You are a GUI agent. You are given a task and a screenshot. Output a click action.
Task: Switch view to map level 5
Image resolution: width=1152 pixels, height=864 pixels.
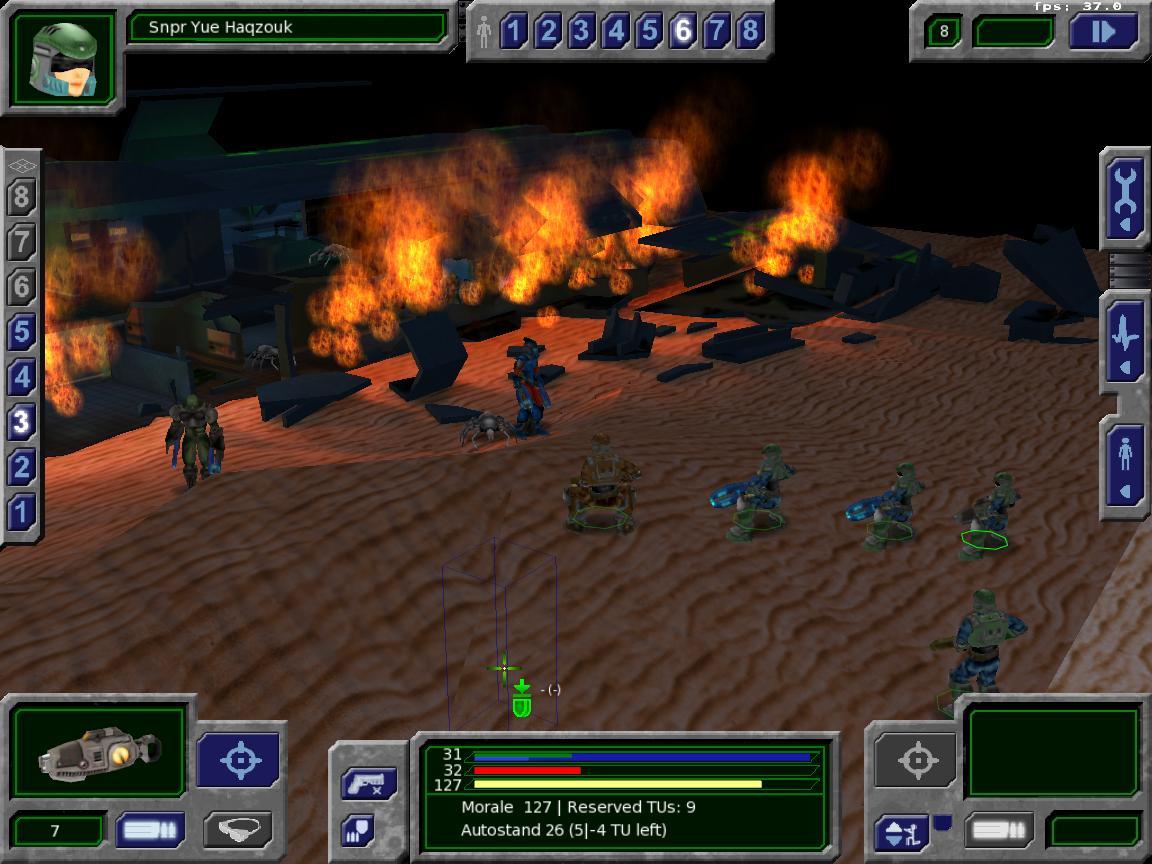(22, 332)
